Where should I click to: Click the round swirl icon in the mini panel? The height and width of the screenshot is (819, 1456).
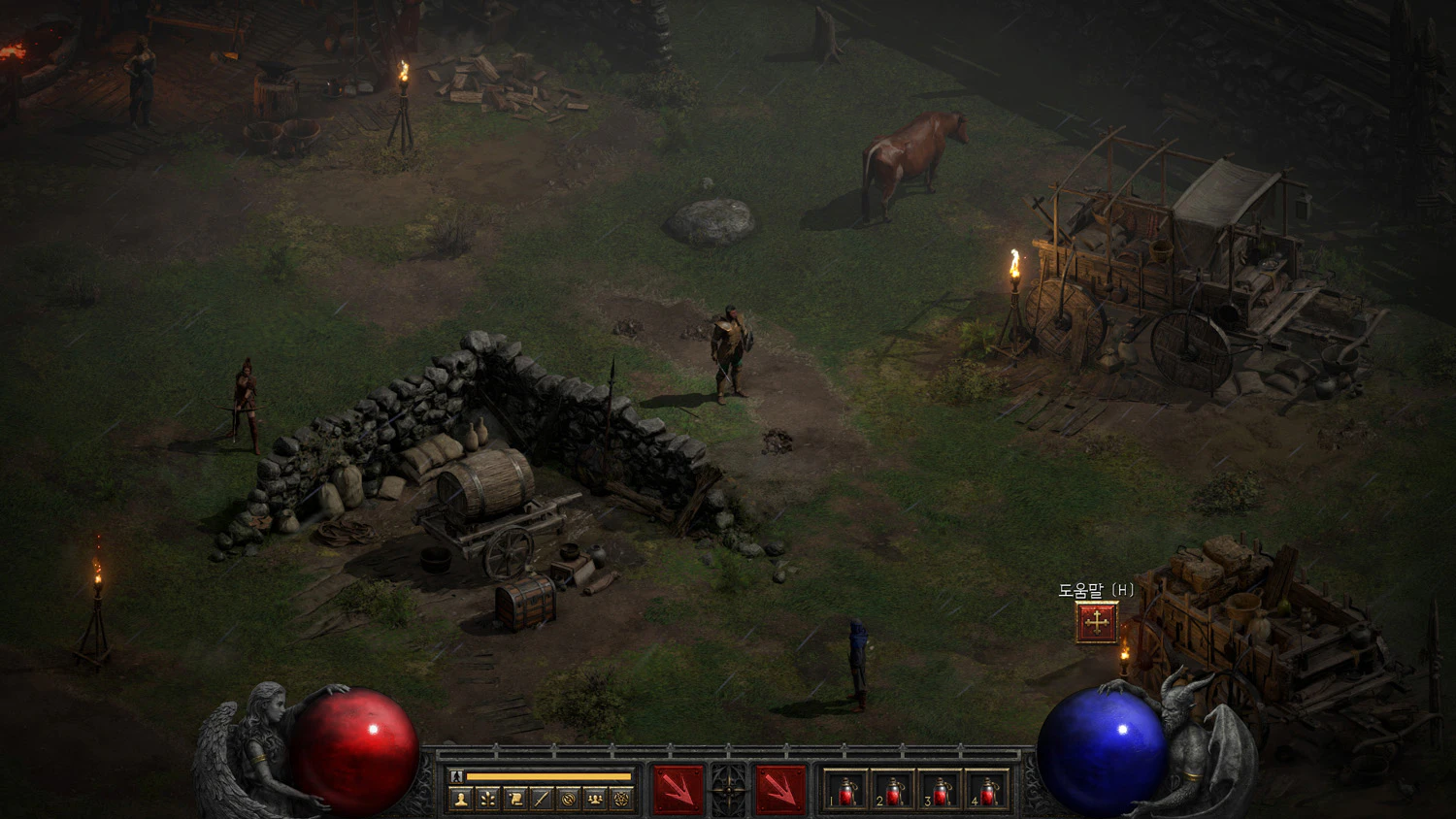point(569,799)
